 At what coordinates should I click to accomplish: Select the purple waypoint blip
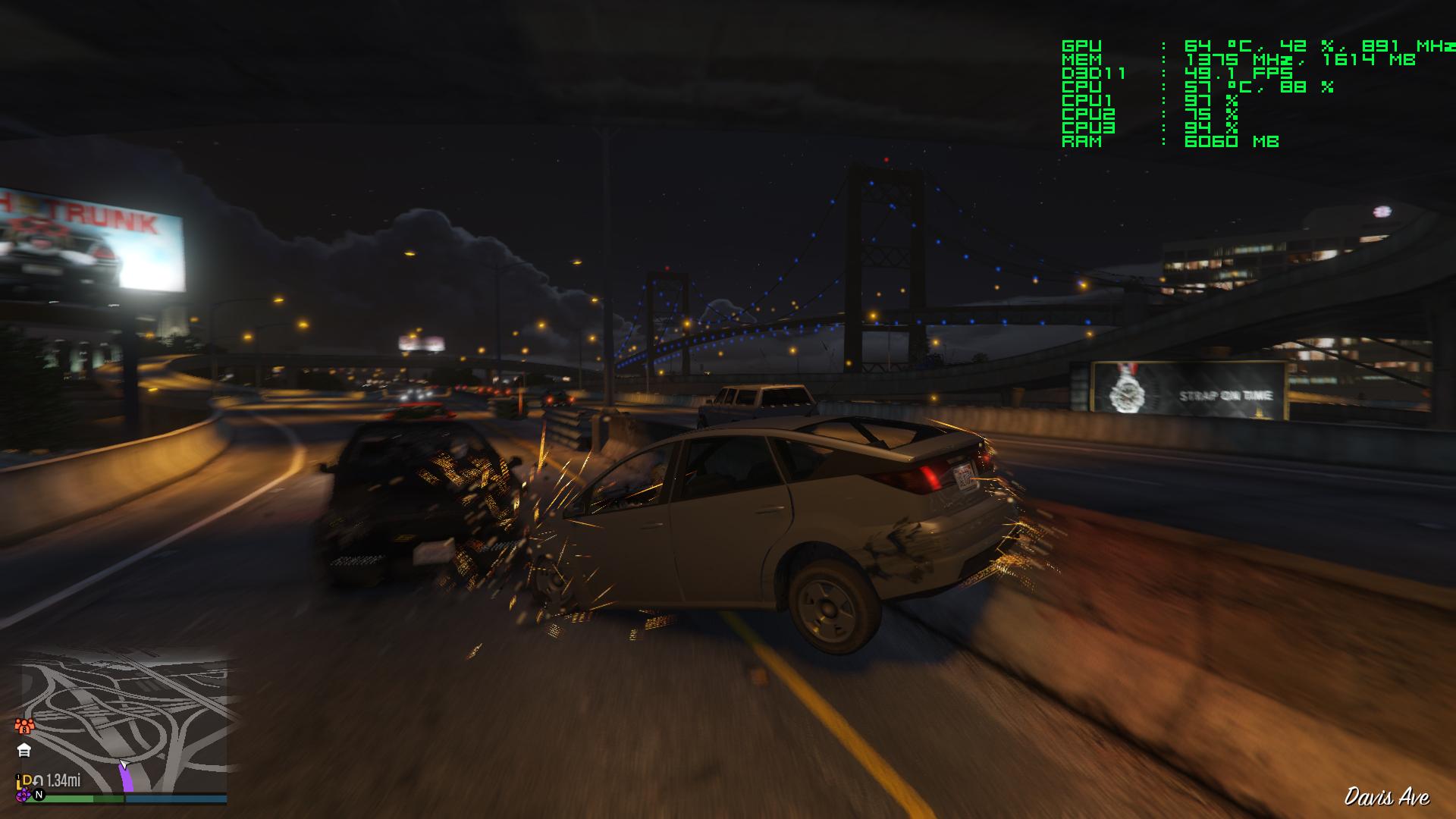click(24, 794)
